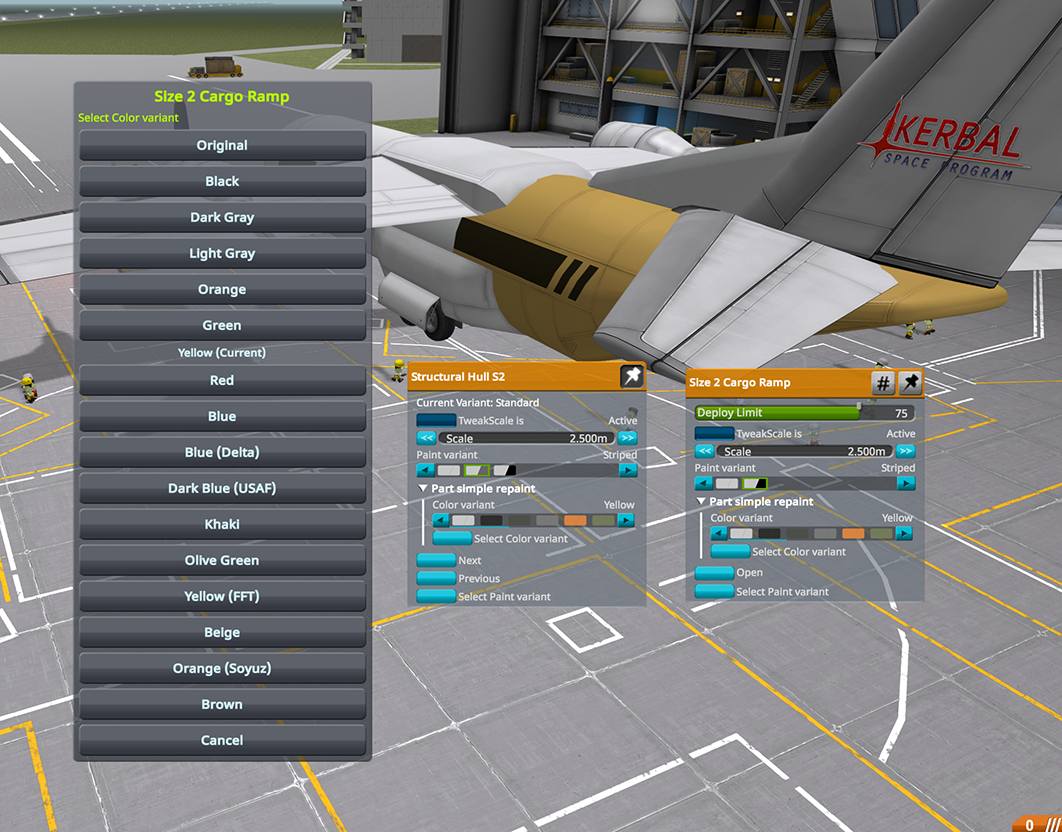The width and height of the screenshot is (1062, 832).
Task: Choose the Light Gray color variant
Action: coord(222,253)
